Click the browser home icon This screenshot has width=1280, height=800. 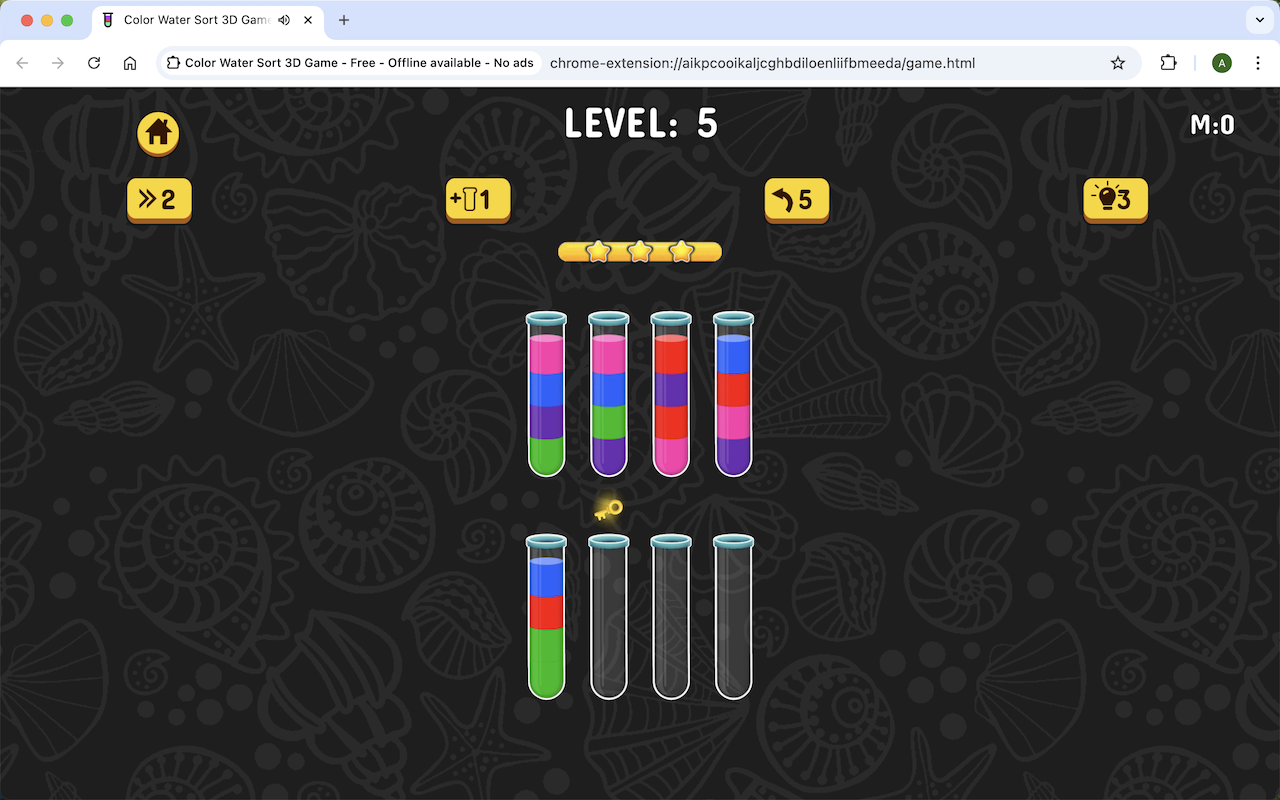pyautogui.click(x=130, y=62)
